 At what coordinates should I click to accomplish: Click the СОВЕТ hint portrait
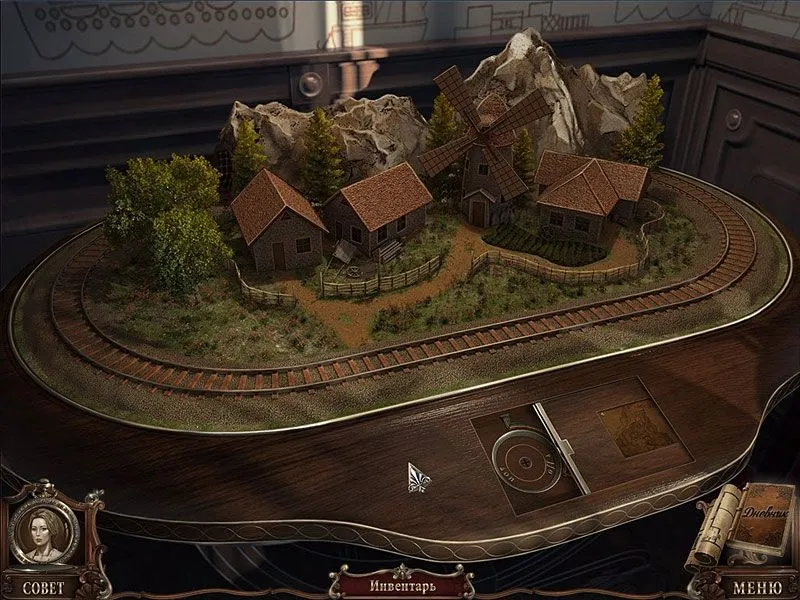[x=43, y=531]
